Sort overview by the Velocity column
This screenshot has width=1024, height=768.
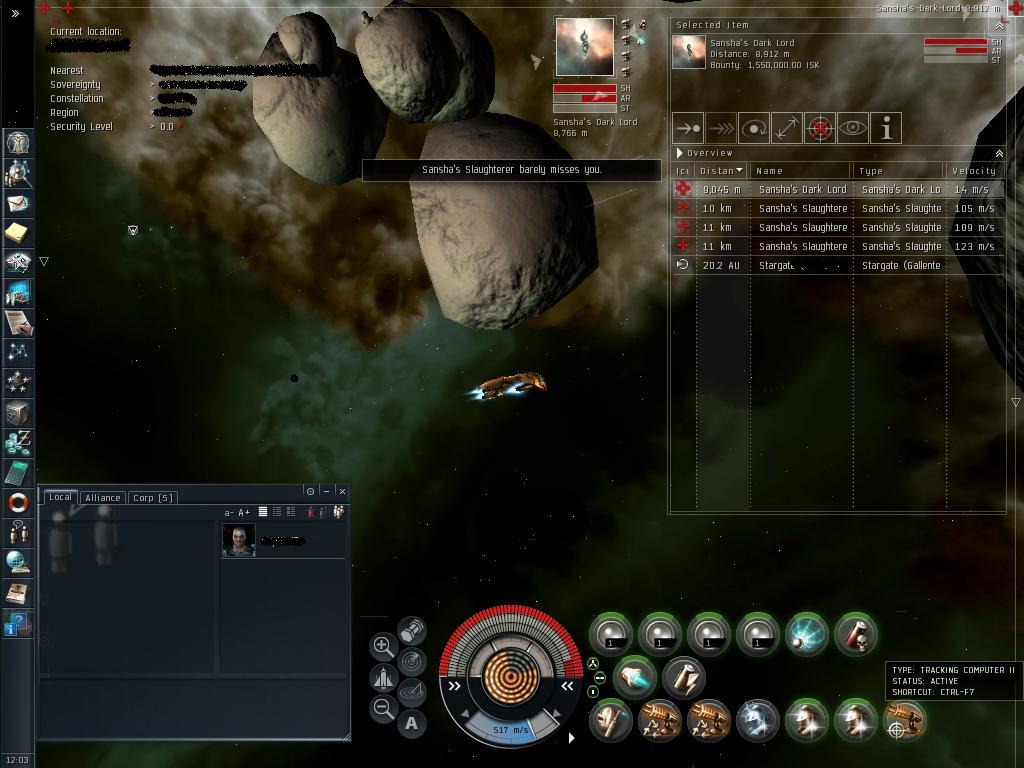click(973, 171)
